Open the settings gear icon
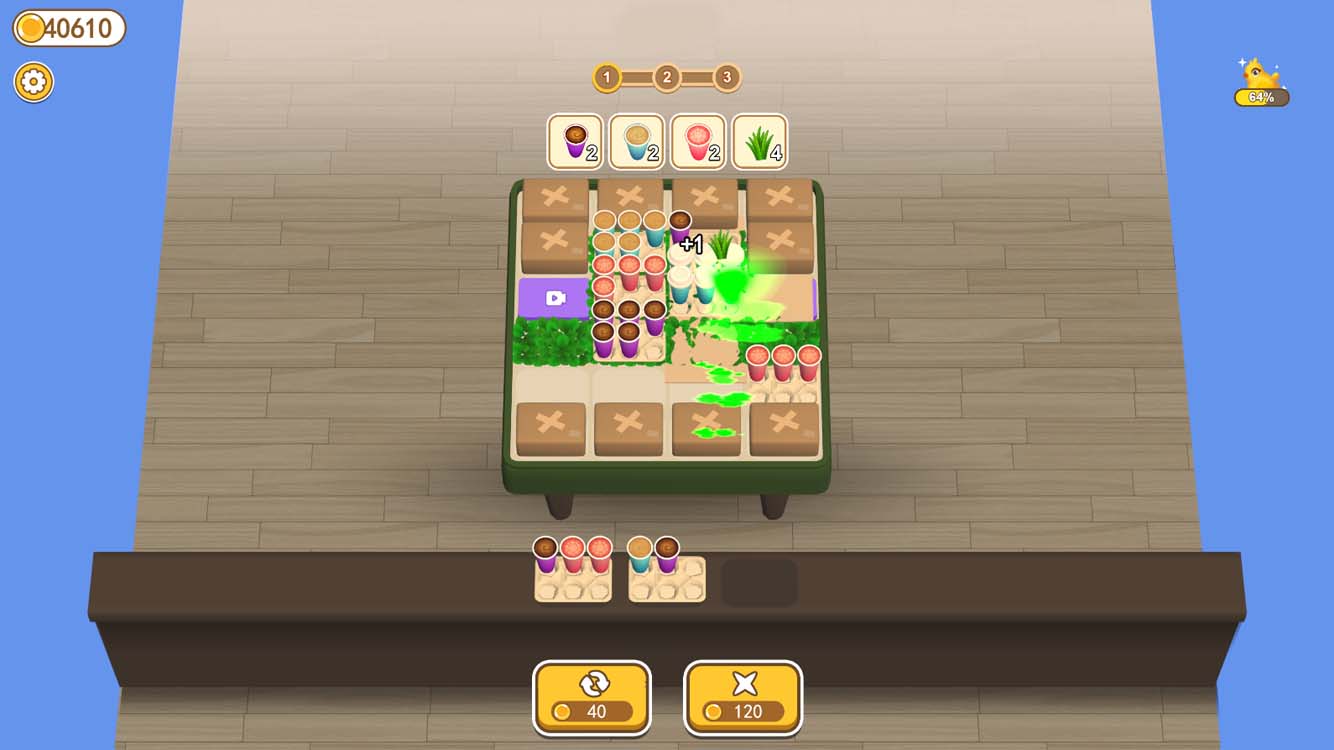The height and width of the screenshot is (750, 1334). pos(33,82)
